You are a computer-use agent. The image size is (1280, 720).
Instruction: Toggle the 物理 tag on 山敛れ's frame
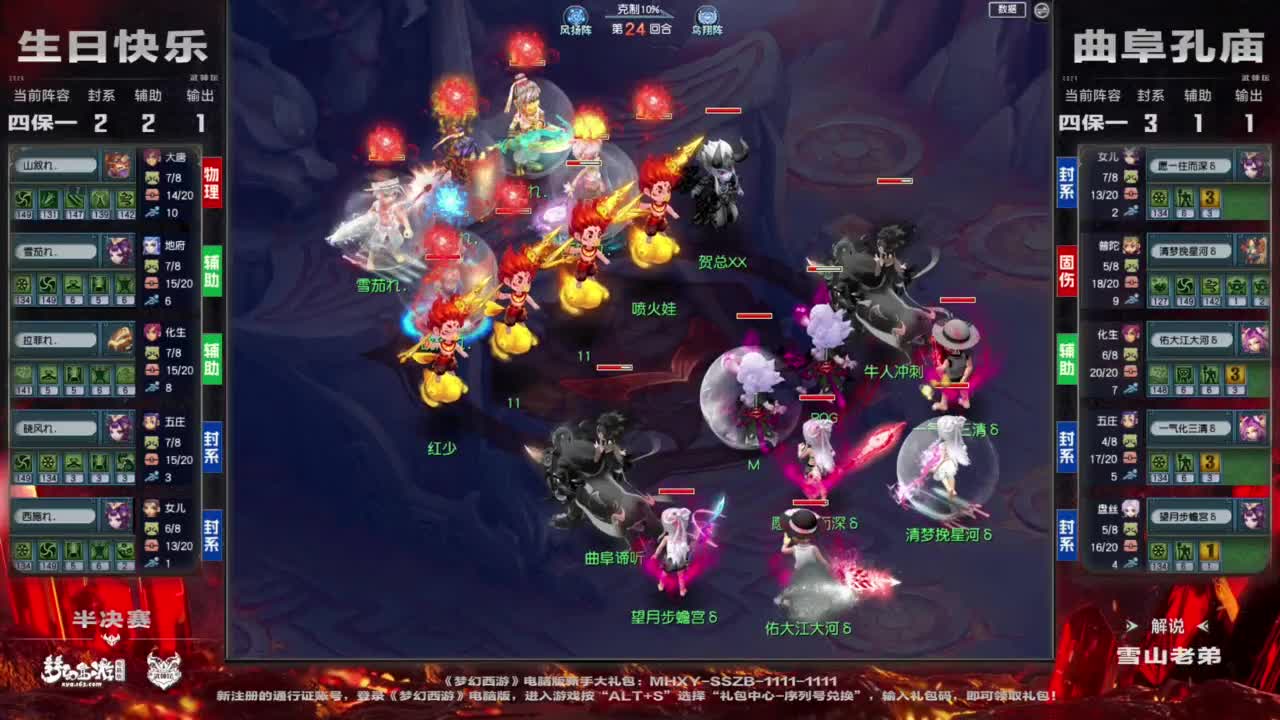point(210,180)
